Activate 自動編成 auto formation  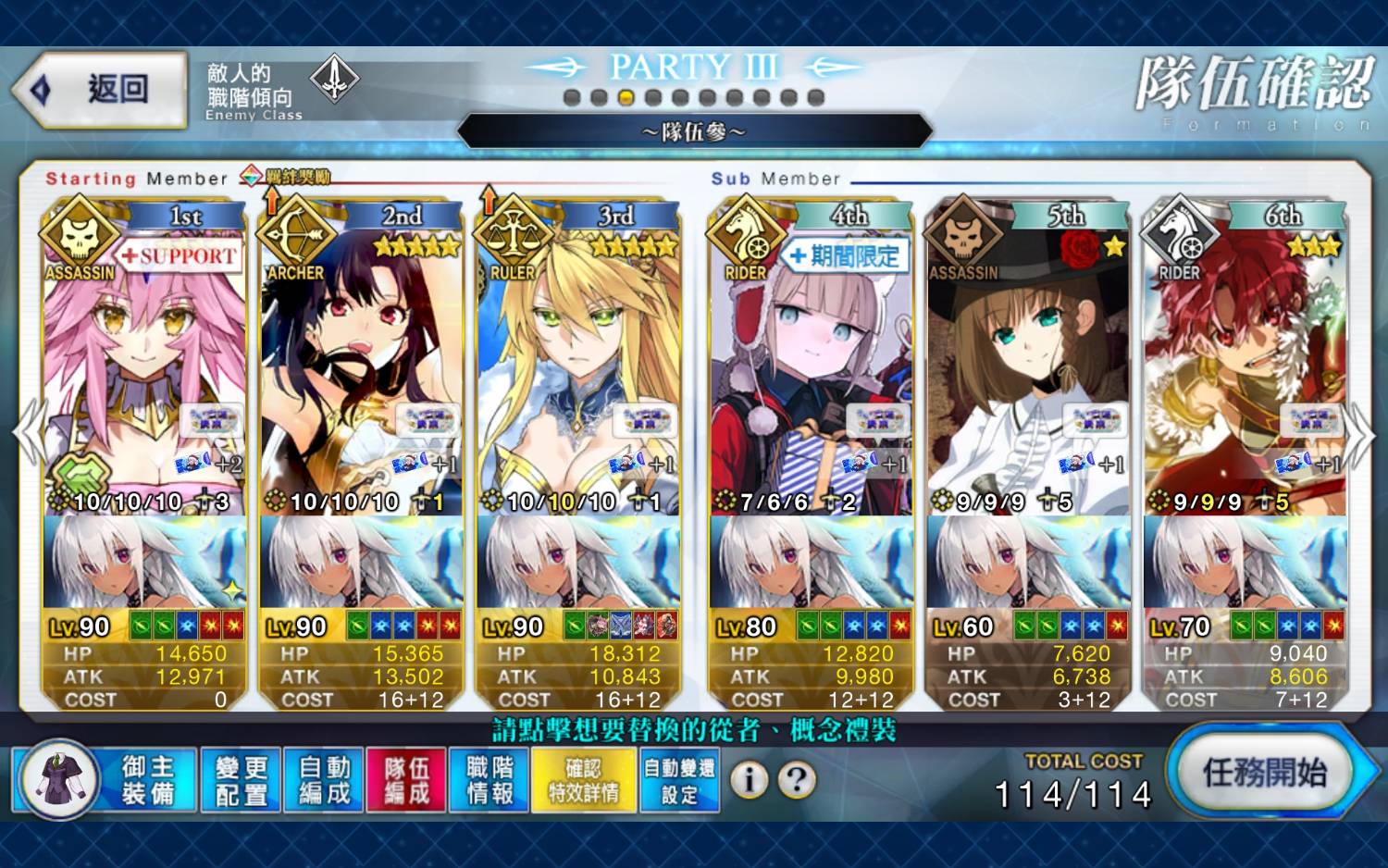pyautogui.click(x=324, y=780)
